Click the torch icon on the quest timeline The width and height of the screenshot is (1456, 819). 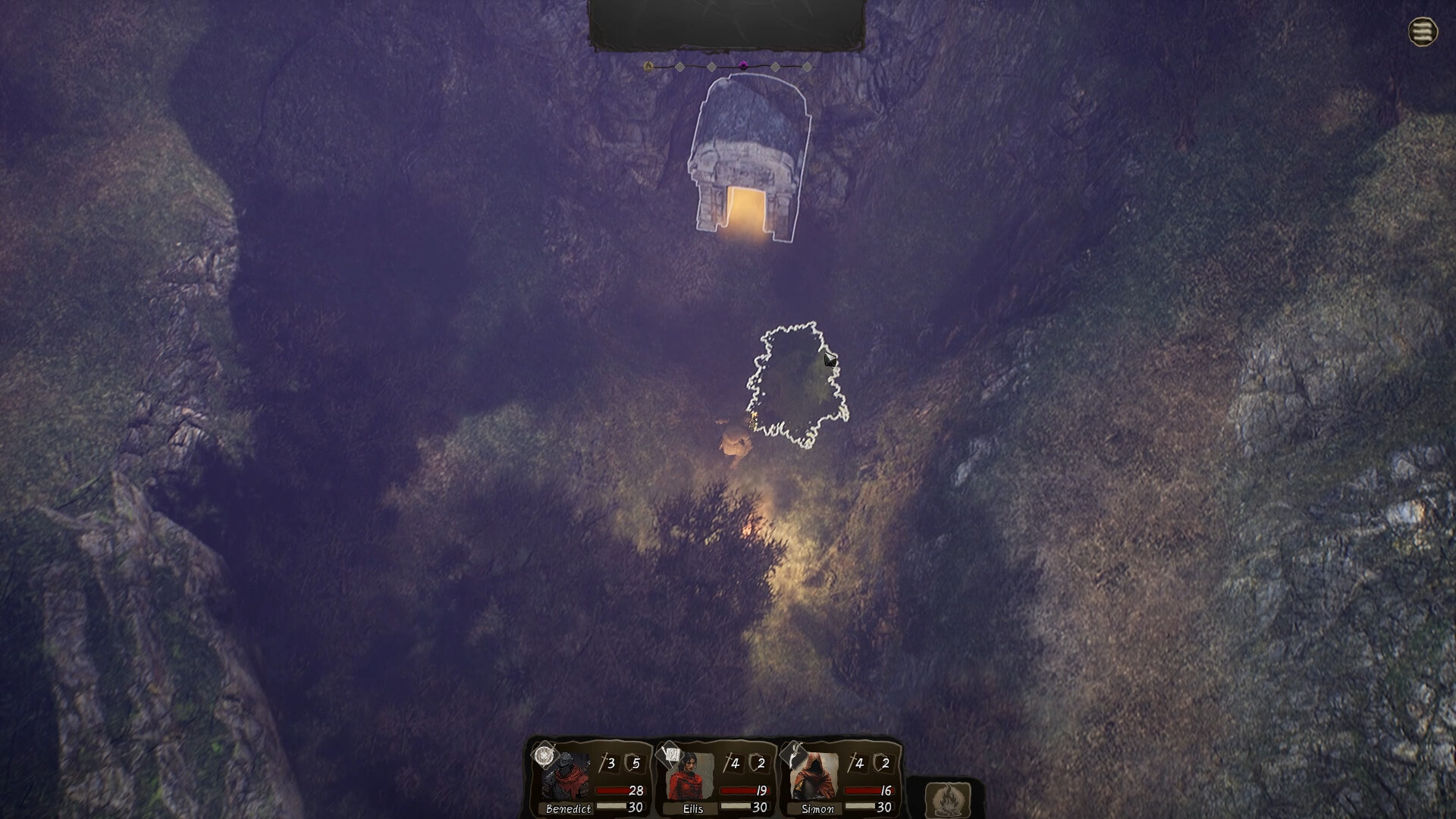(649, 66)
